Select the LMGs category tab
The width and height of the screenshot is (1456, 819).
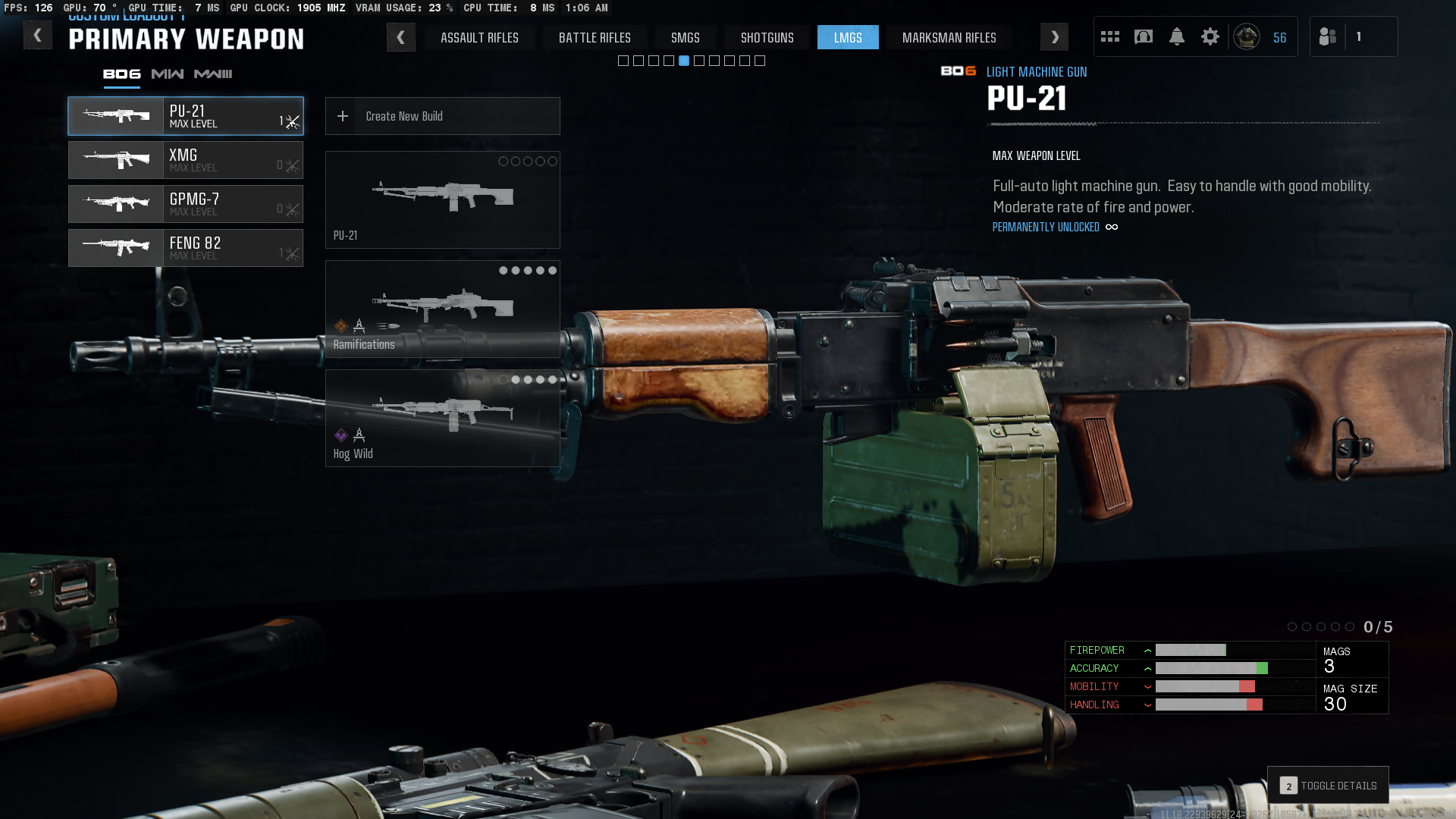[848, 37]
